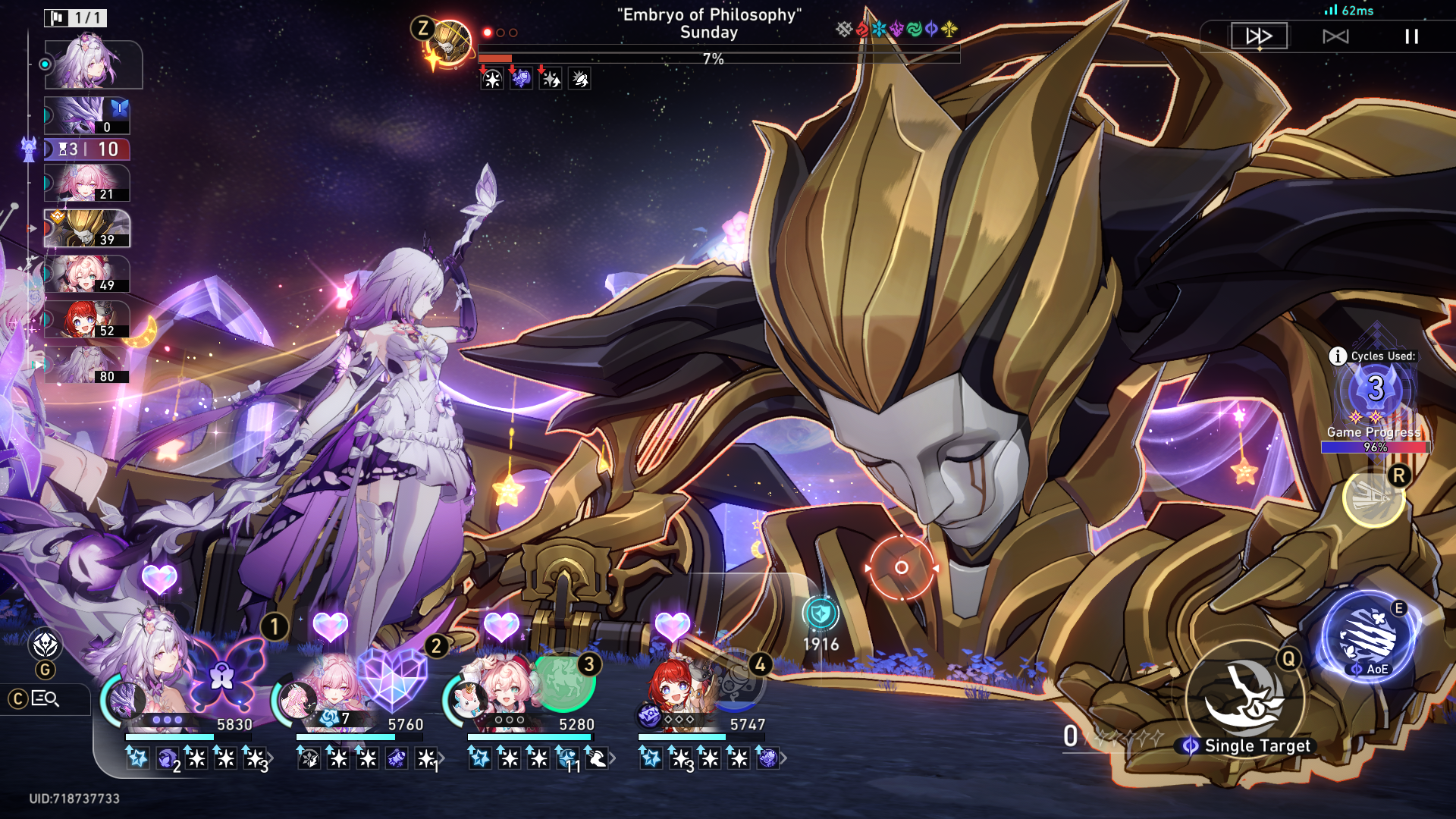1456x819 pixels.
Task: Trigger the purple butterfly ultimate
Action: (223, 674)
